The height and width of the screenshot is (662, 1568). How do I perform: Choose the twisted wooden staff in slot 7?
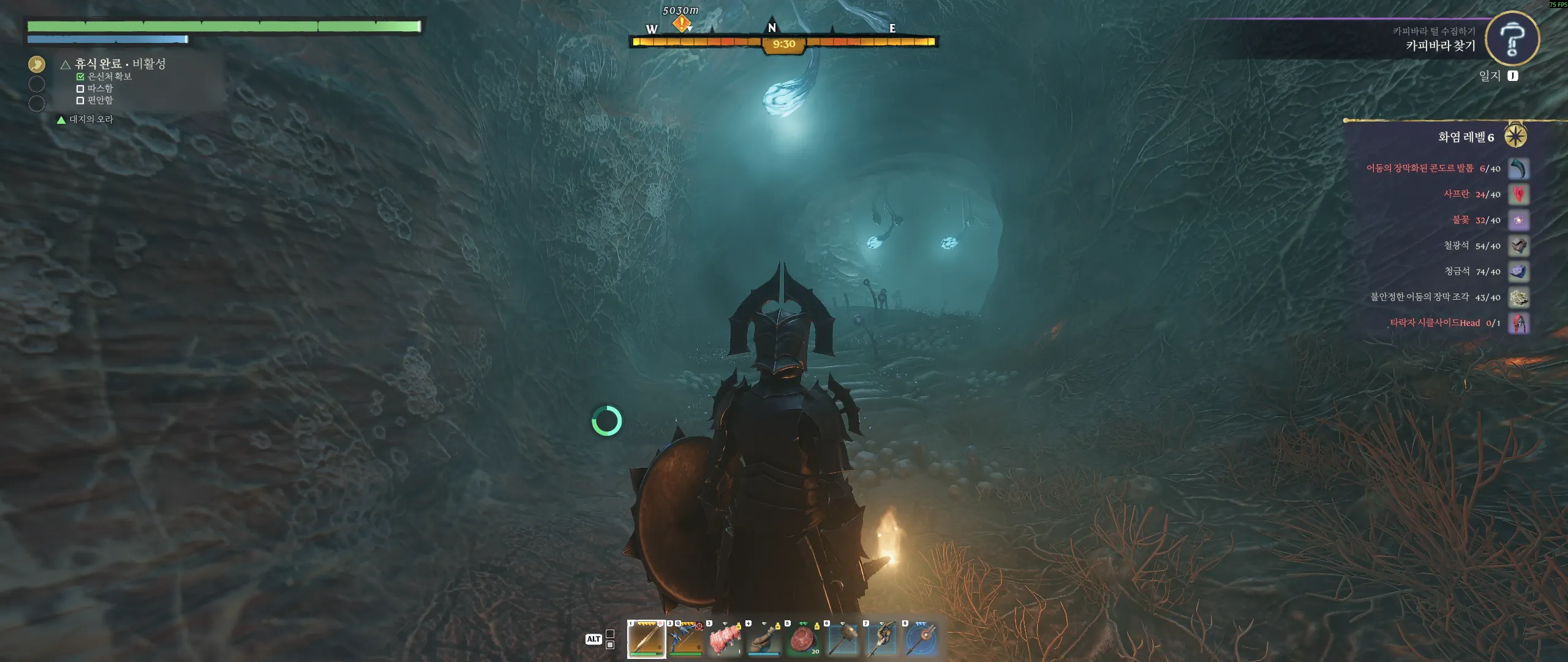[x=882, y=639]
